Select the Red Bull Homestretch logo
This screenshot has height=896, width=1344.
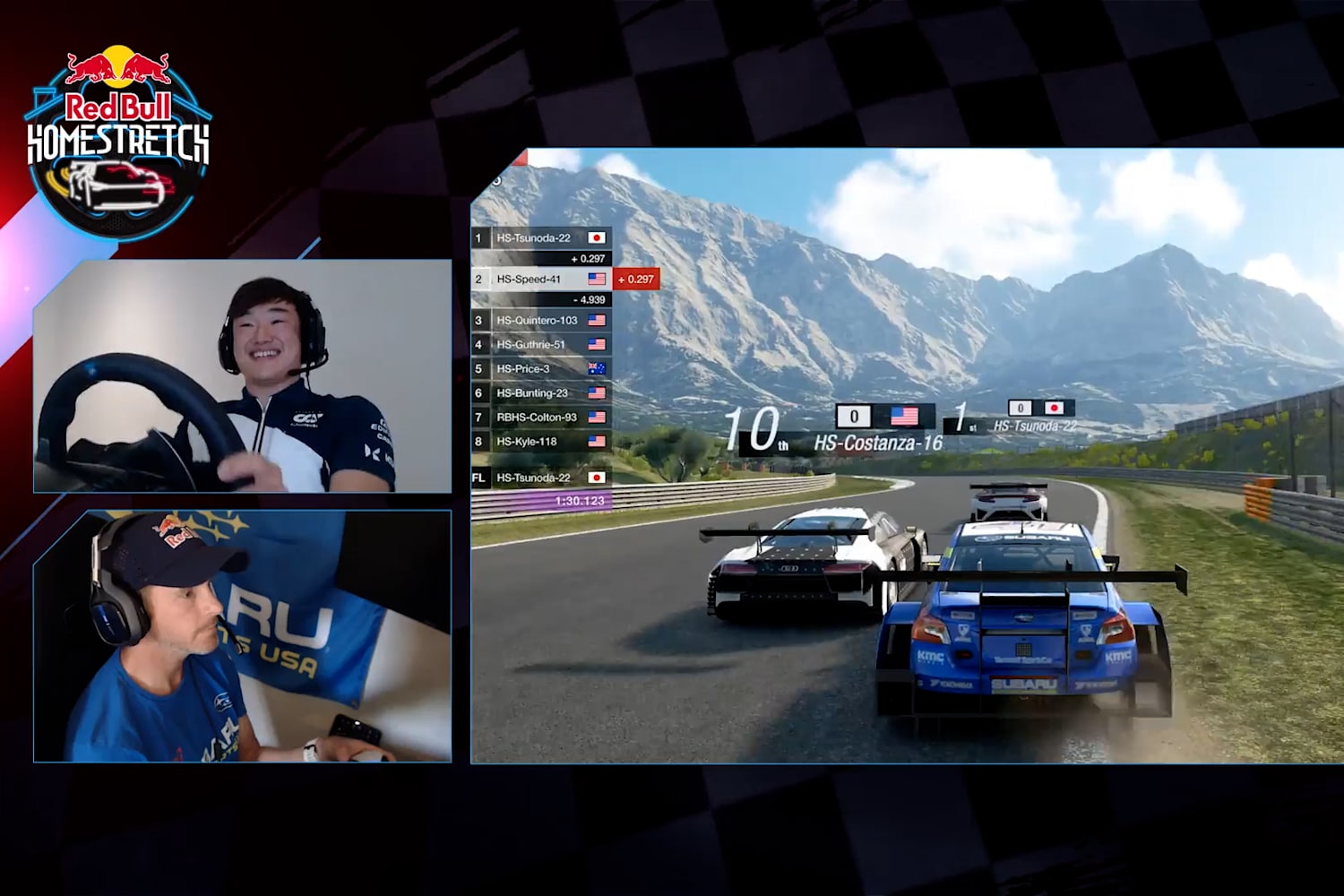115,125
